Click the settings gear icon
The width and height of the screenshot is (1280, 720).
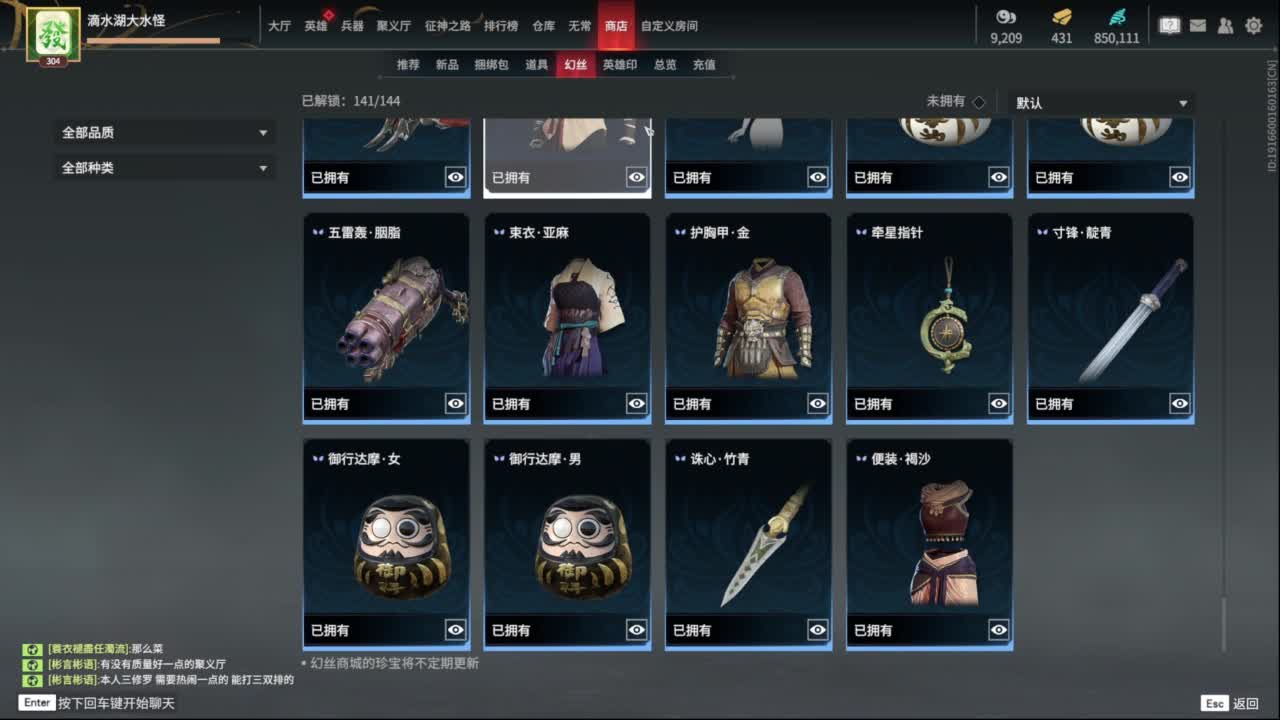1253,26
